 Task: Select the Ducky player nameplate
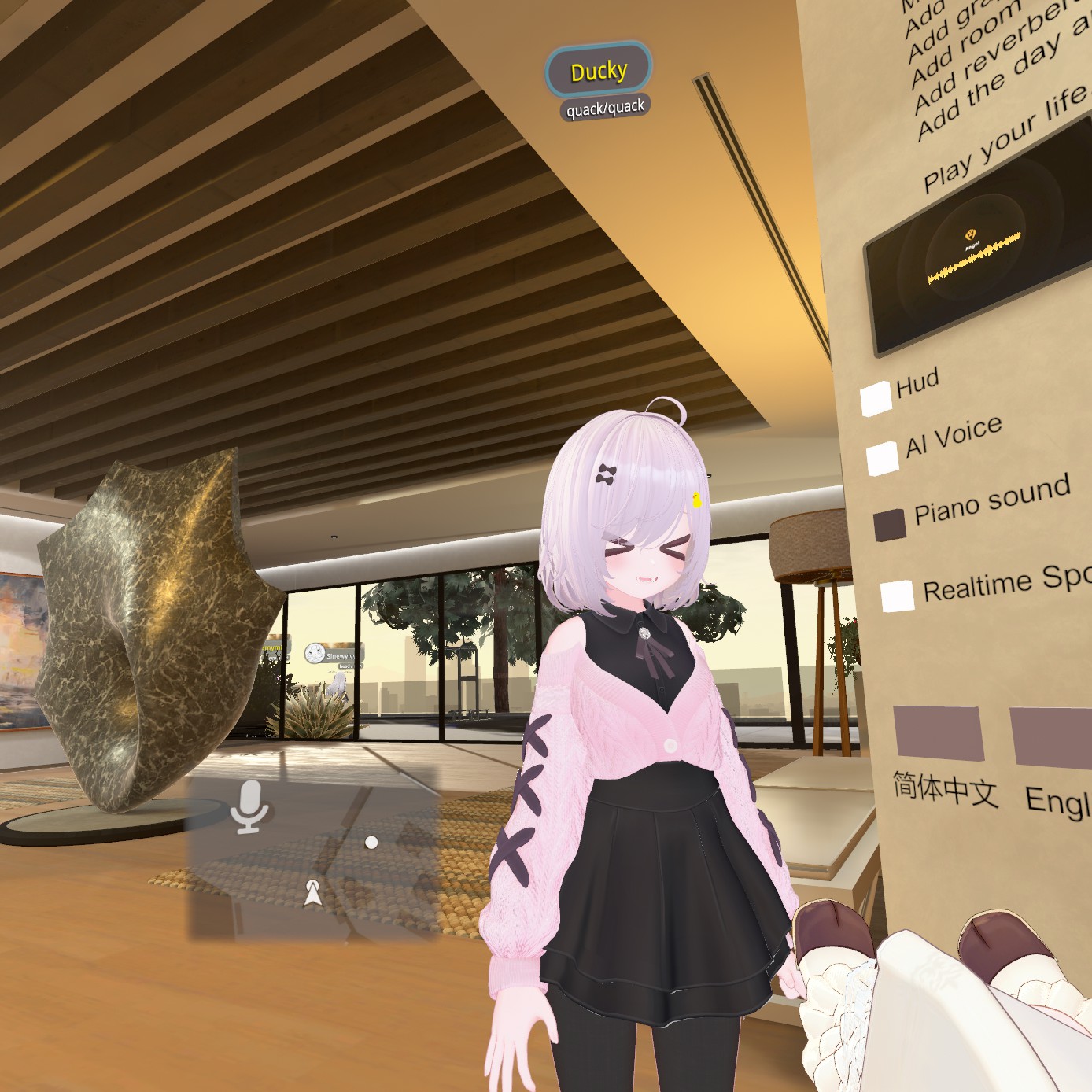tap(599, 72)
